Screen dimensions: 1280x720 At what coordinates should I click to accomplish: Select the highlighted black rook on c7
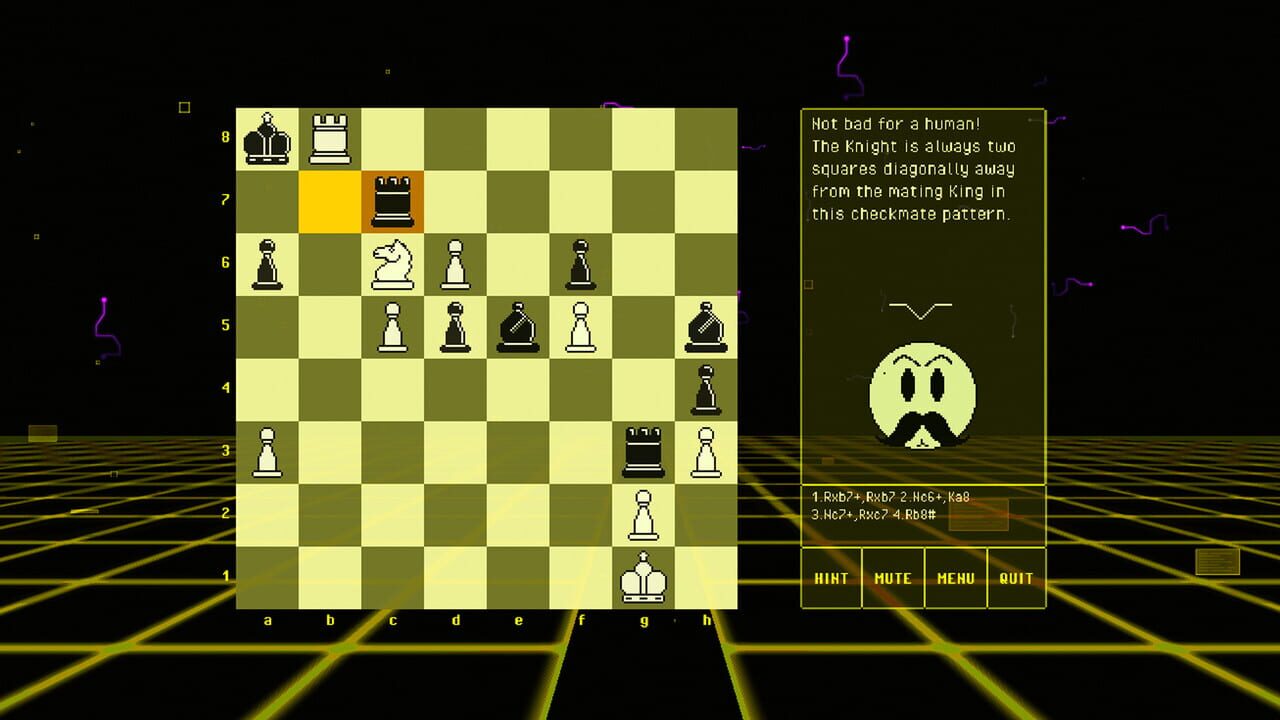pos(393,200)
